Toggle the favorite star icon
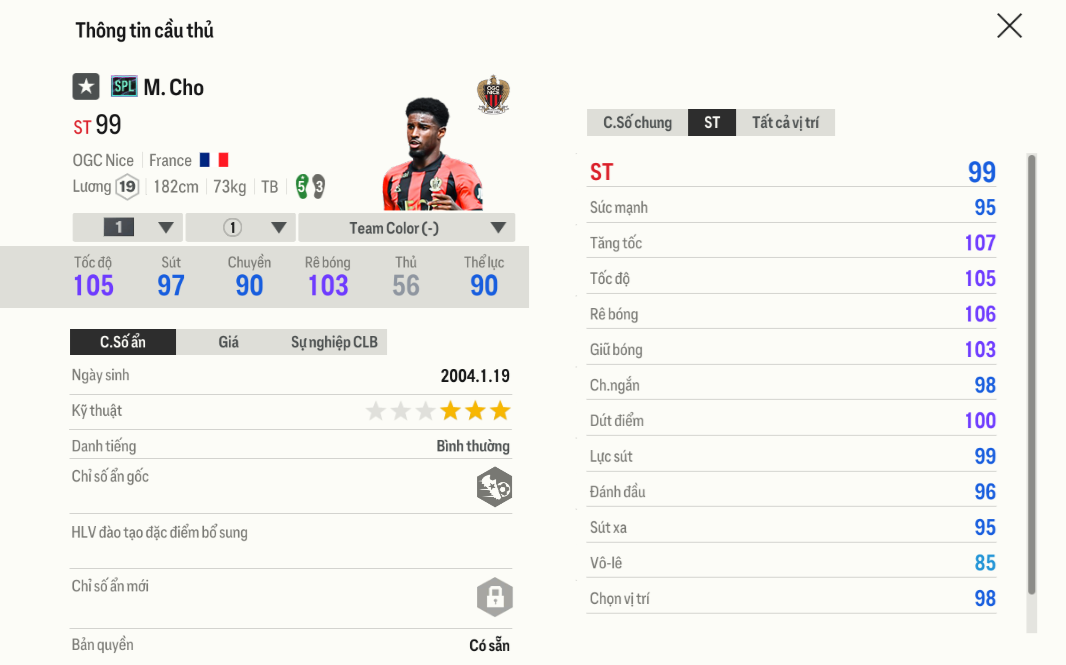 click(x=86, y=87)
